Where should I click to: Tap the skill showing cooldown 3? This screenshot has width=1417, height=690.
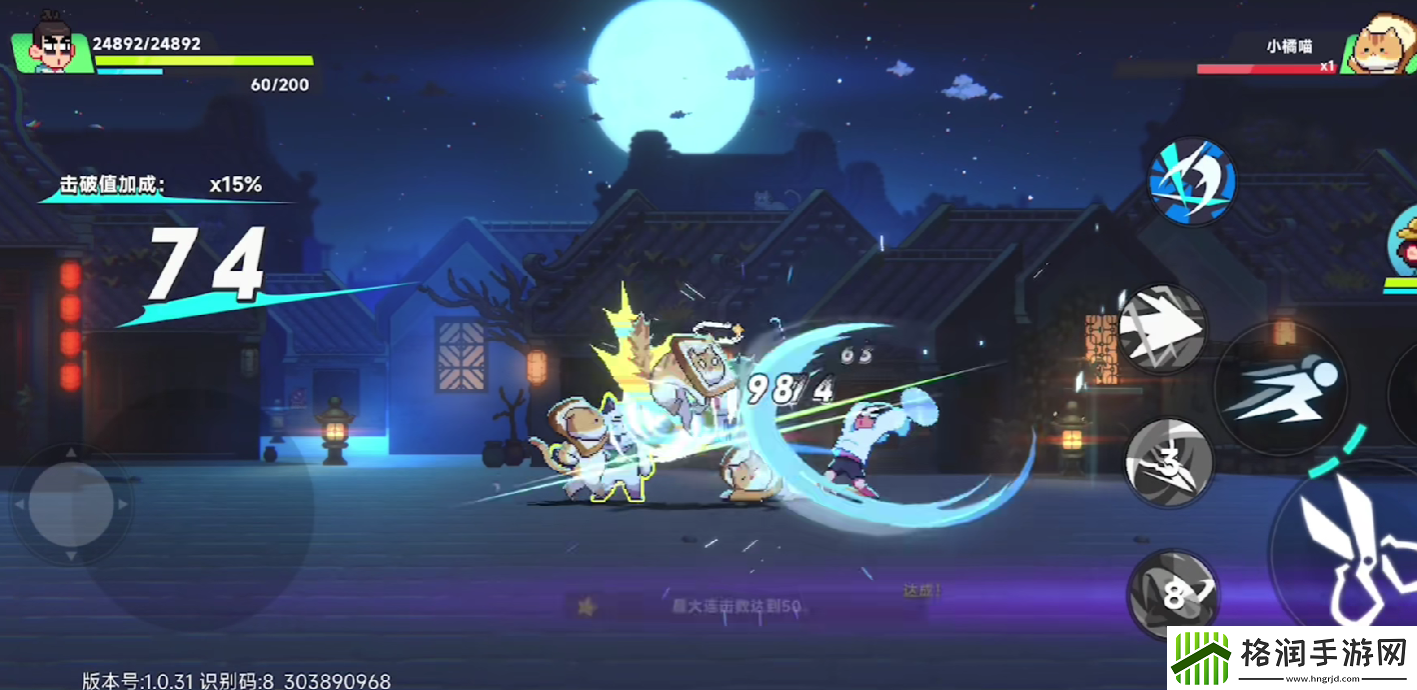pyautogui.click(x=1169, y=462)
